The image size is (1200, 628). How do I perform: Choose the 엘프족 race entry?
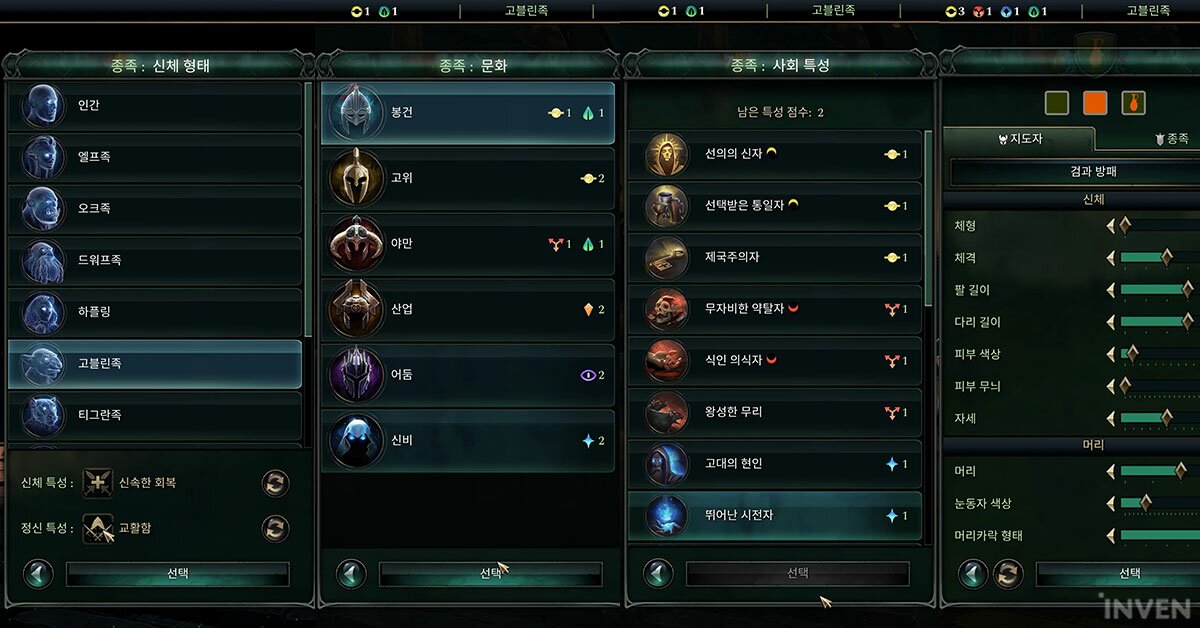(x=155, y=158)
